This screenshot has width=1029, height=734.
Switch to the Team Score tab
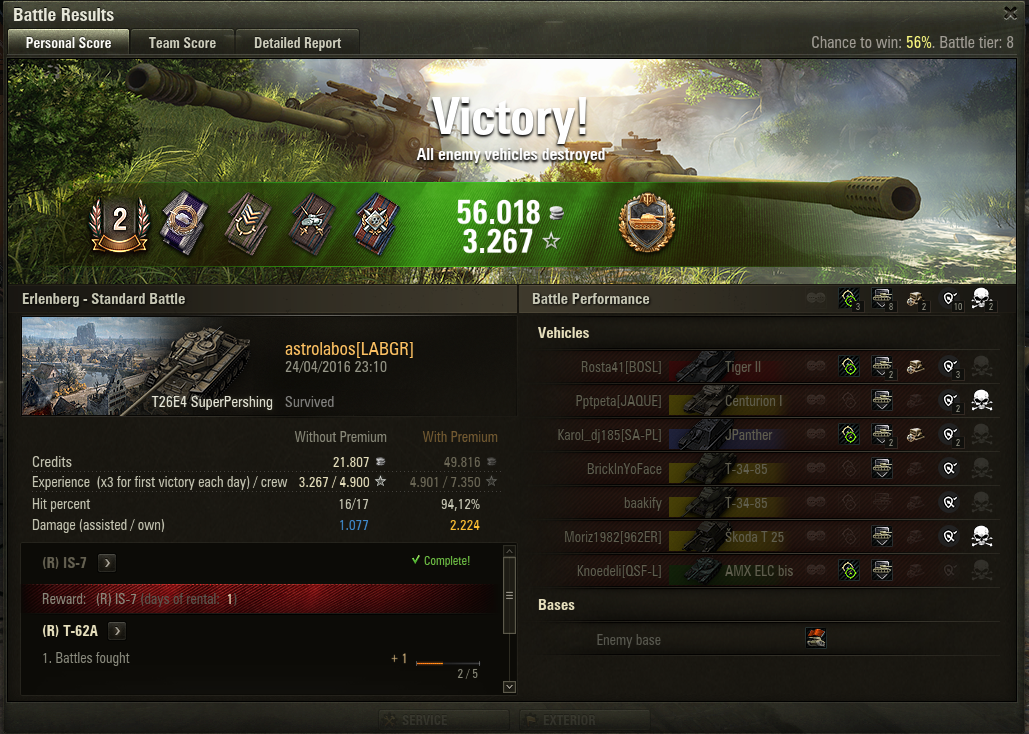point(182,43)
